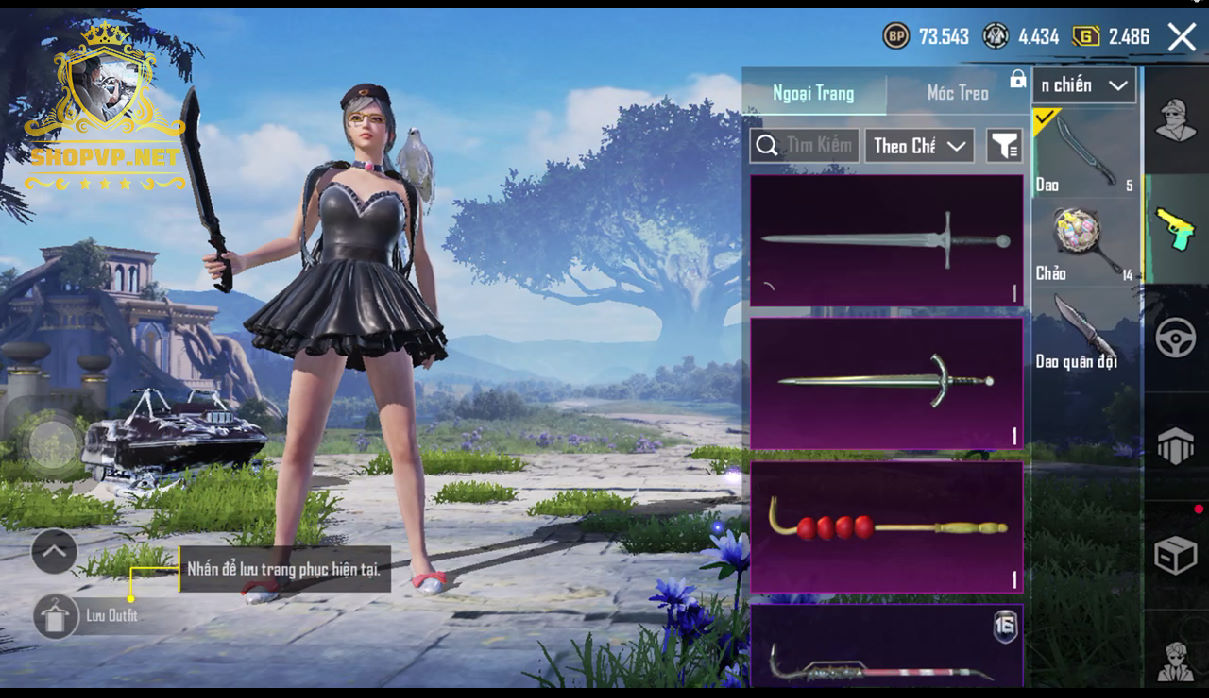Image resolution: width=1209 pixels, height=698 pixels.
Task: Open the steering wheel vehicles section
Action: point(1175,338)
